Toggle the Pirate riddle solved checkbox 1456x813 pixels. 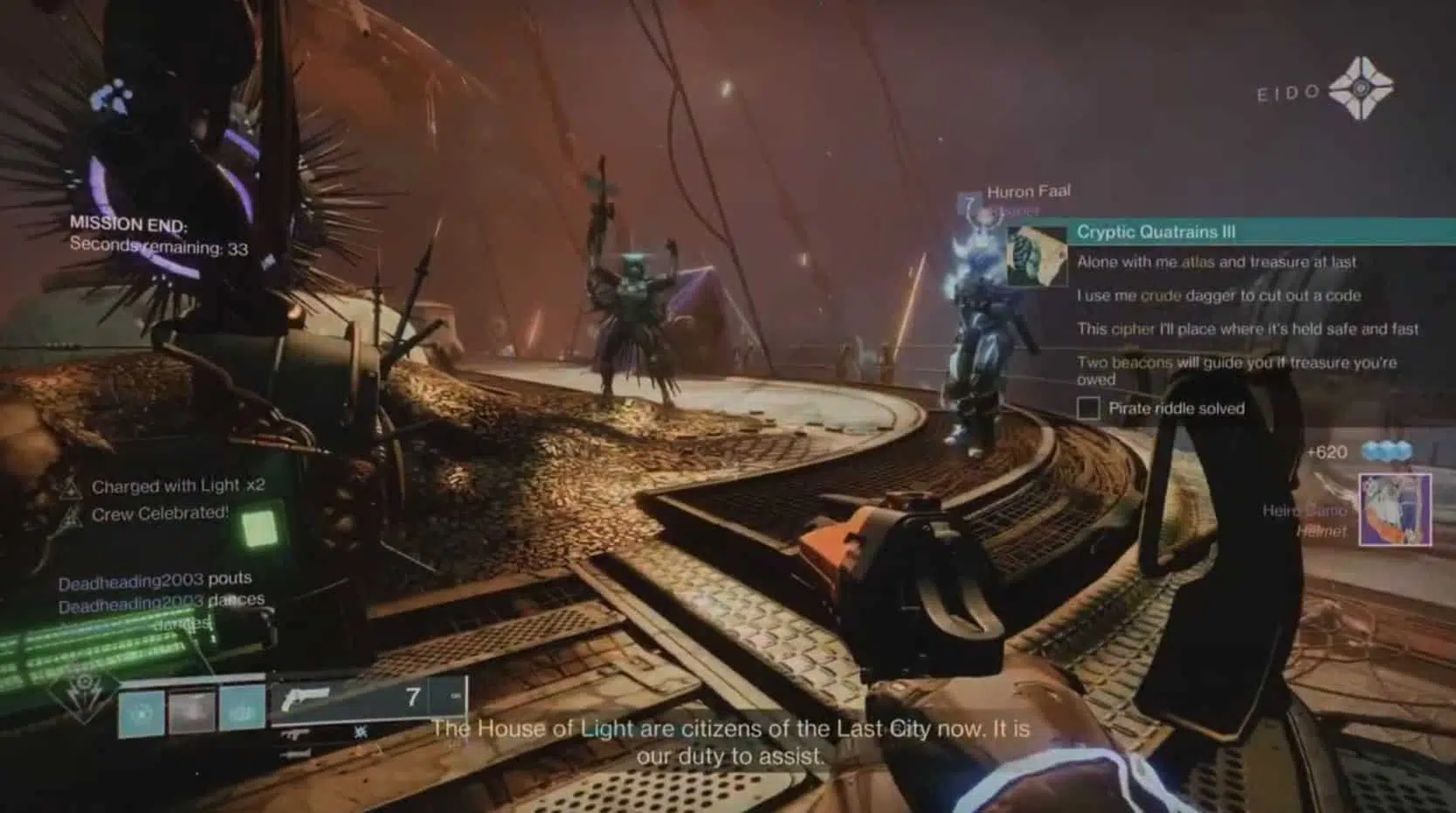pos(1088,408)
